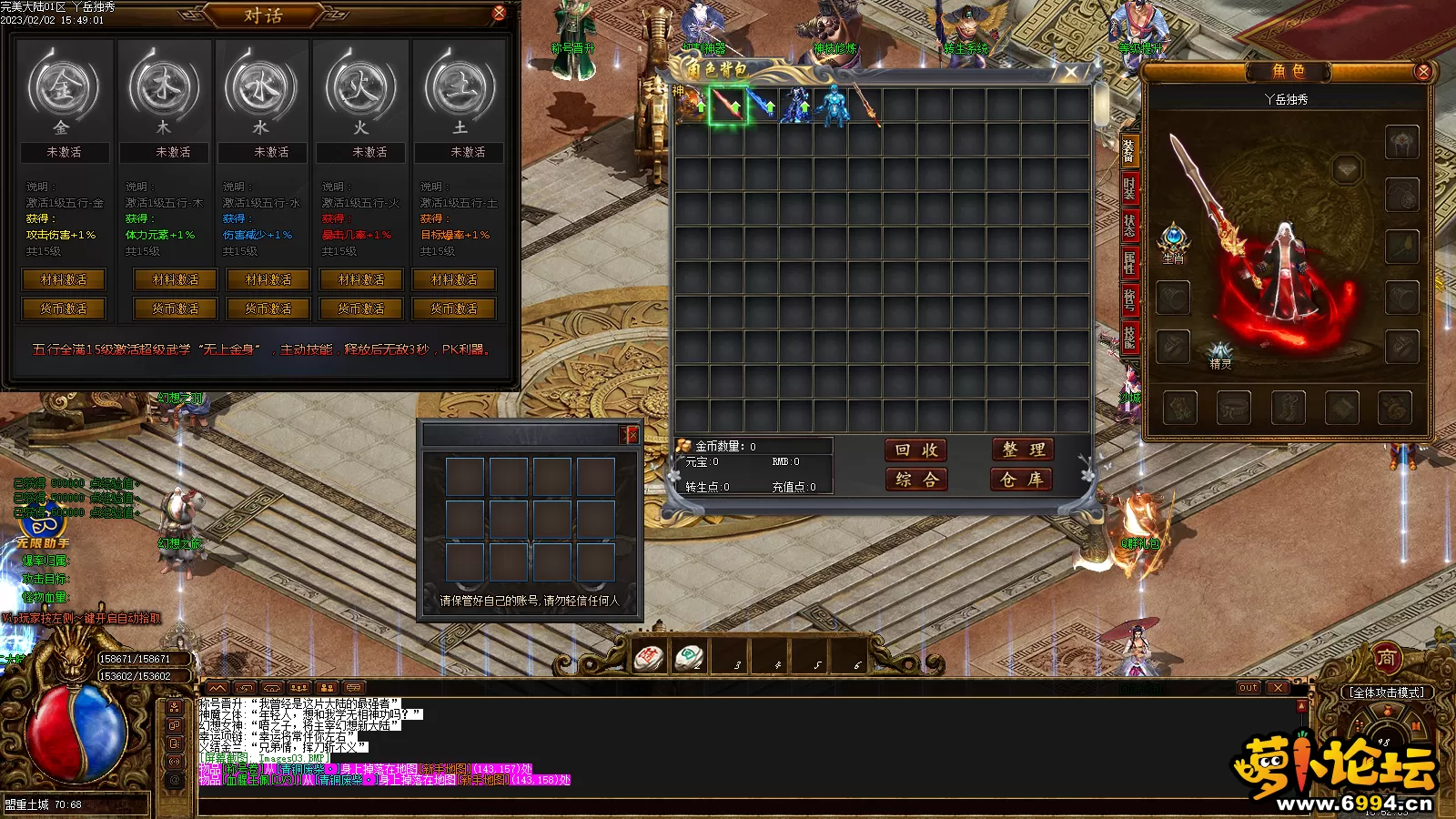
Task: Use the red potion in hotbar slot one
Action: point(650,657)
